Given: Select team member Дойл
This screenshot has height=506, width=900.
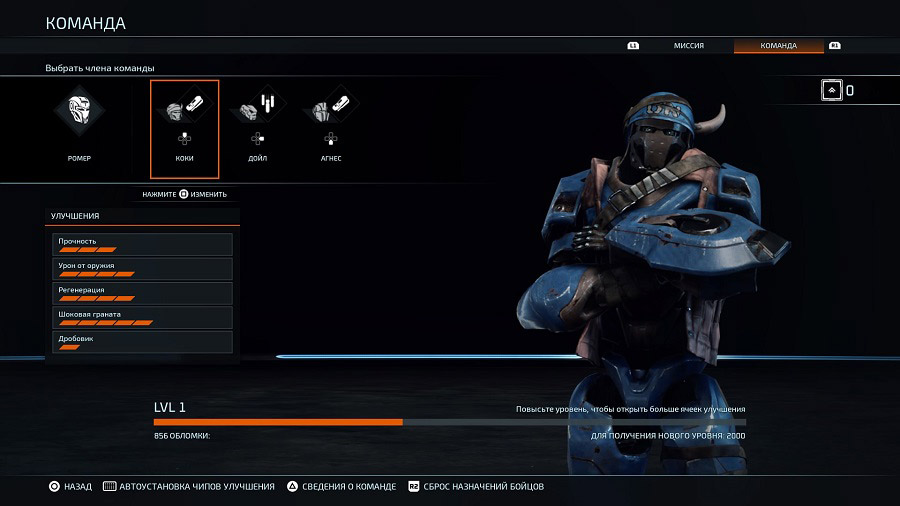Looking at the screenshot, I should [x=257, y=126].
